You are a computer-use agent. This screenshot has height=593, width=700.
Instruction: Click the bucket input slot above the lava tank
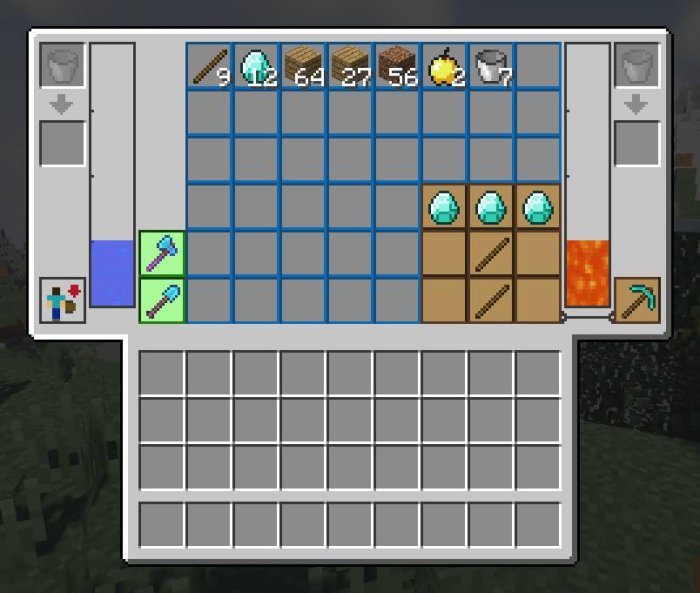click(x=636, y=66)
